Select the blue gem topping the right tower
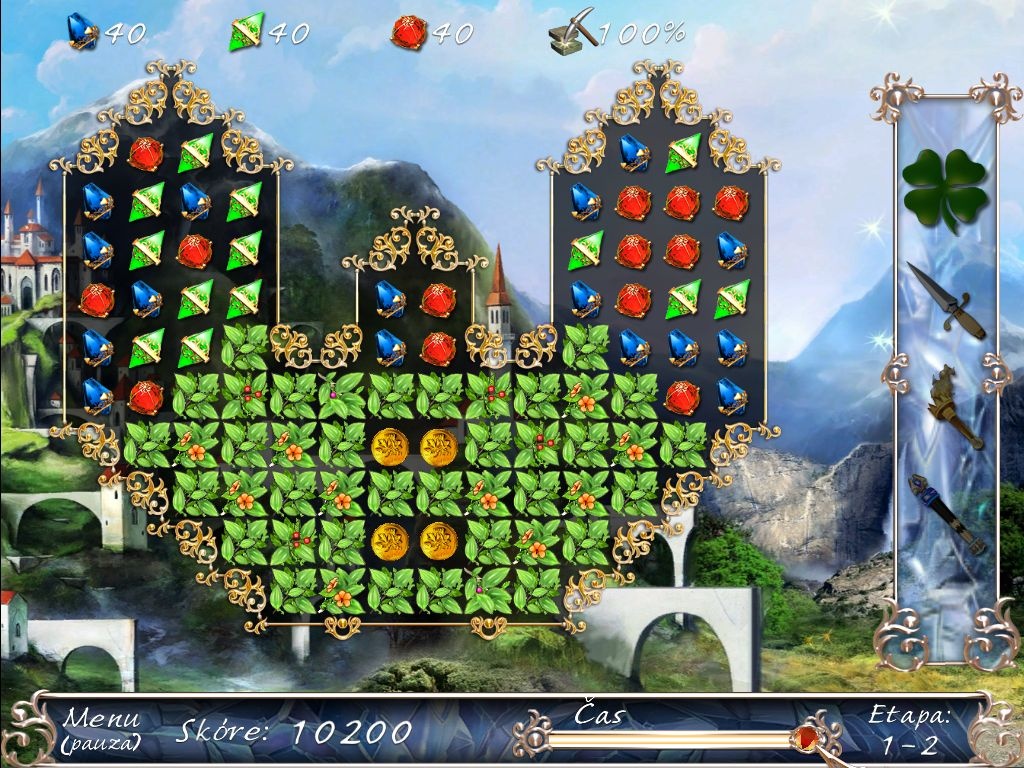Screen dimensions: 1024x768 point(634,152)
